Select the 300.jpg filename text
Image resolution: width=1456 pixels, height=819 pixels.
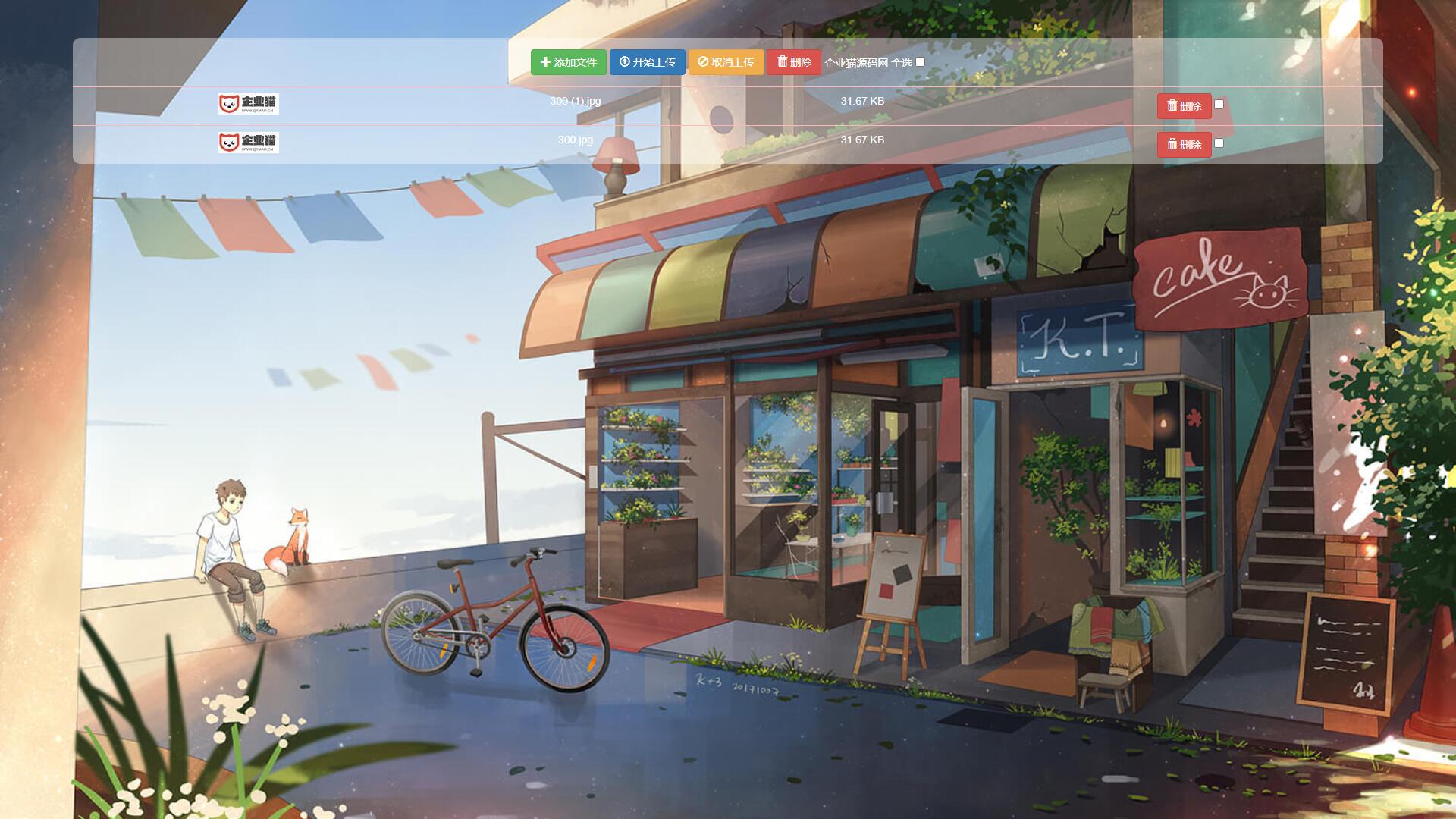click(x=576, y=140)
